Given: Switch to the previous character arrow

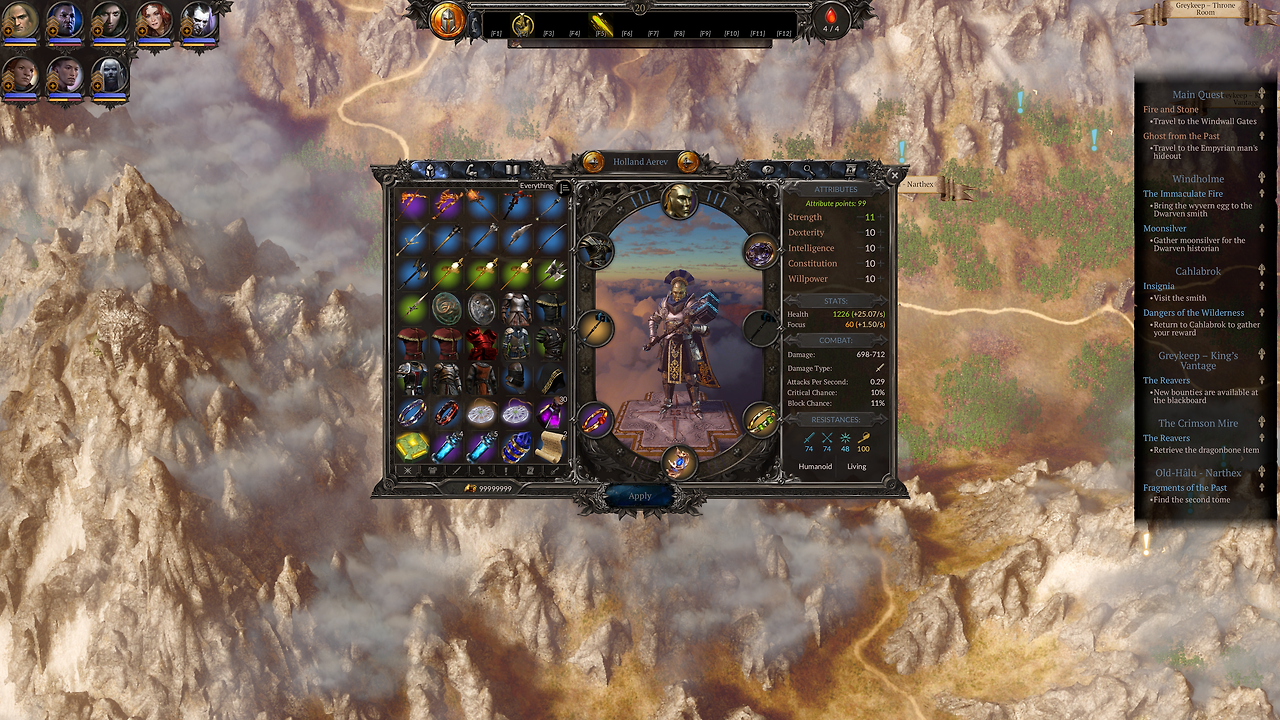Looking at the screenshot, I should pos(593,162).
